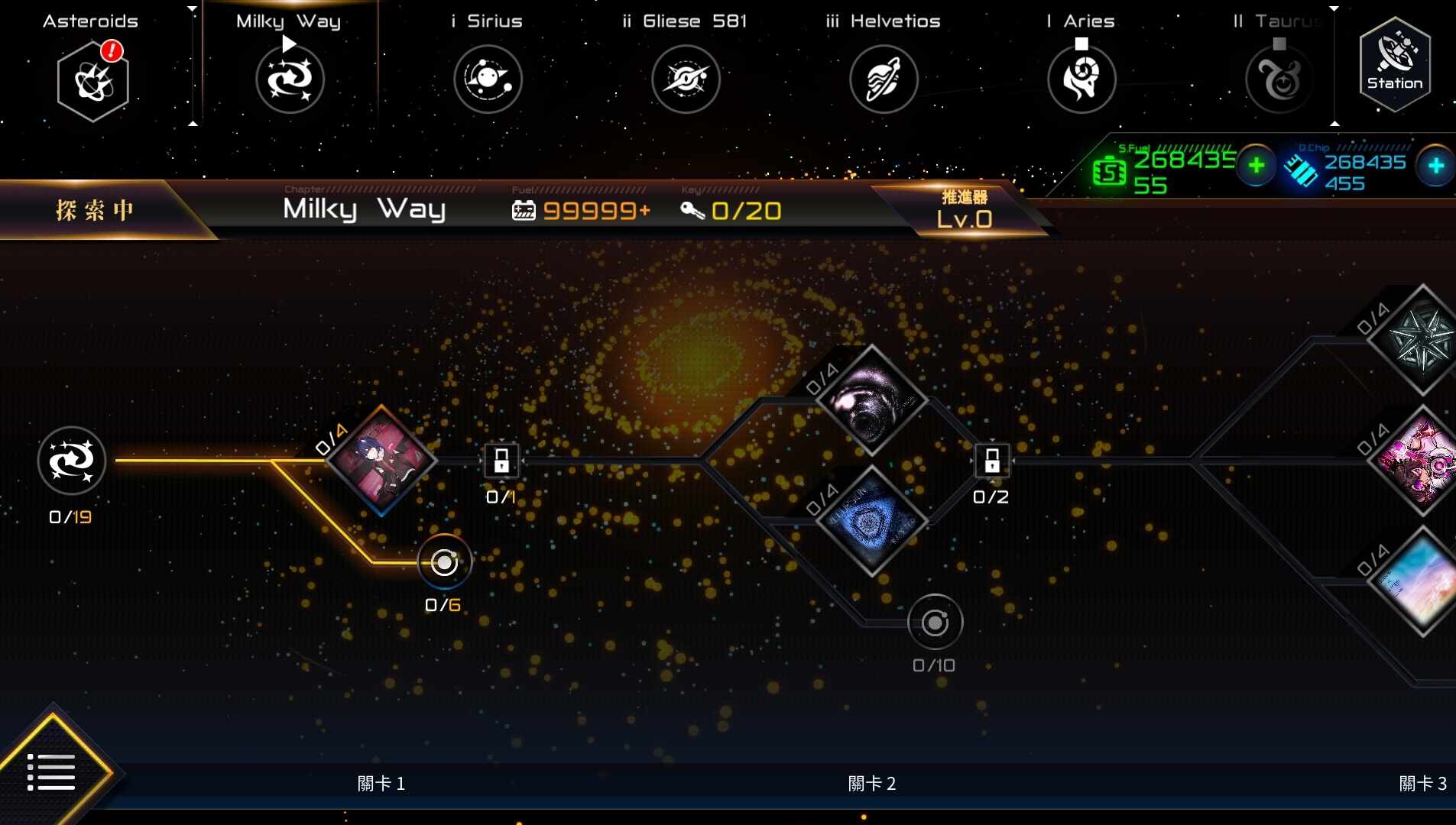Select the 0/10 target node
Image resolution: width=1456 pixels, height=825 pixels.
tap(935, 623)
